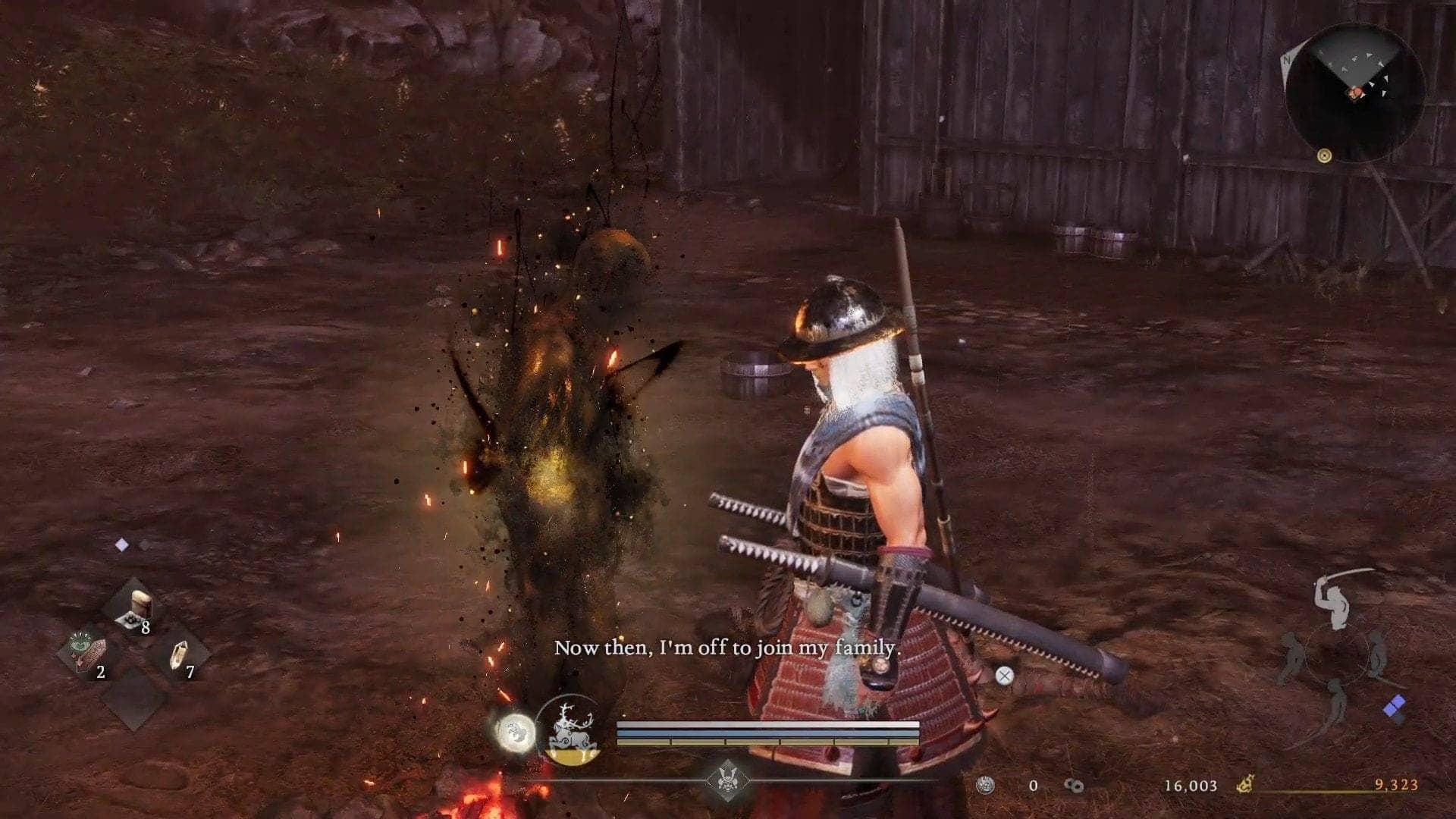
Task: Click the gold coin currency icon
Action: (x=1245, y=783)
